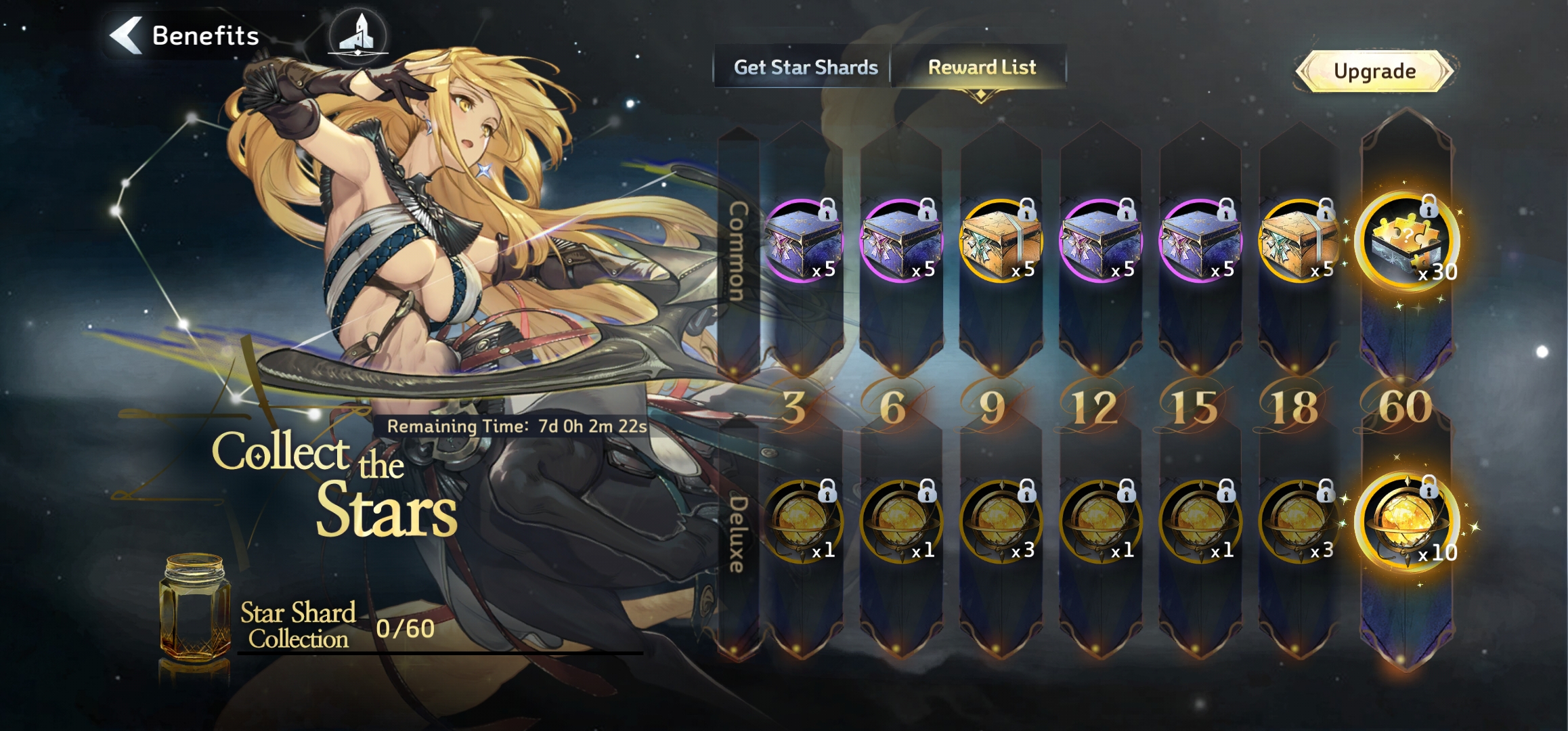Inspect Deluxe golden orb x3 at milestone 18
The width and height of the screenshot is (1568, 731).
pyautogui.click(x=1300, y=523)
